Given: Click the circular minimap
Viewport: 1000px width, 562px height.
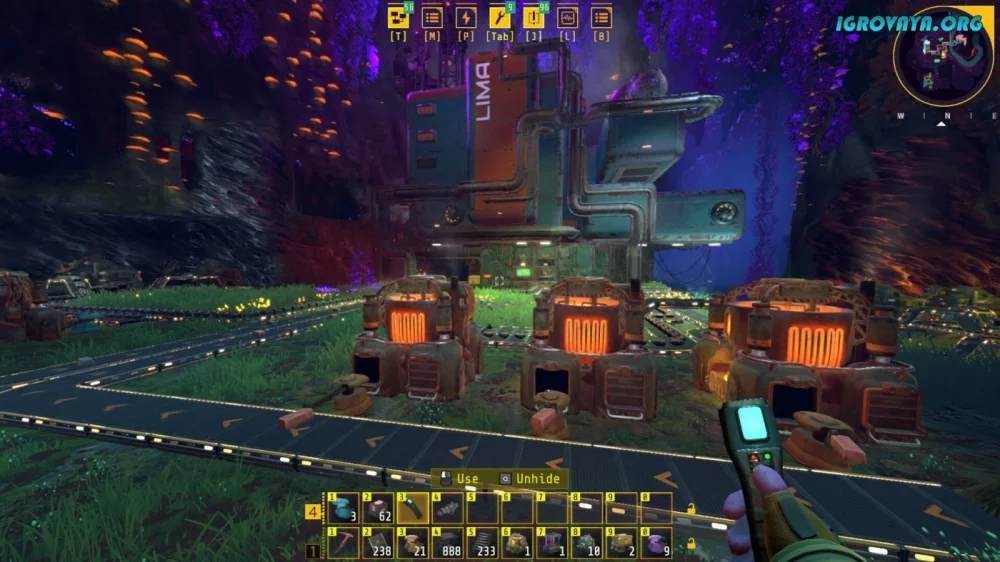Looking at the screenshot, I should pos(943,56).
